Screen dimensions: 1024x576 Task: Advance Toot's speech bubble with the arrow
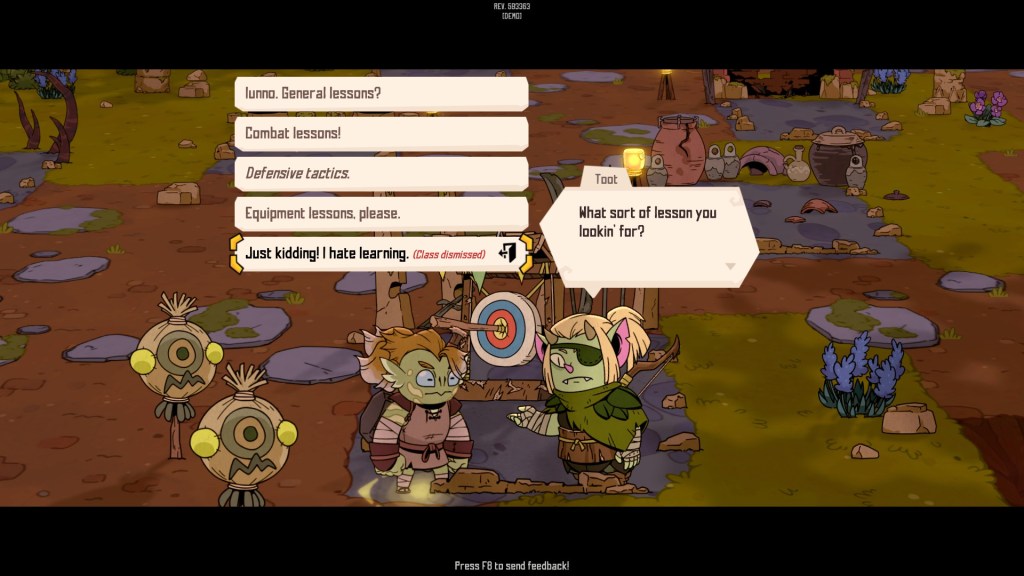pyautogui.click(x=730, y=266)
